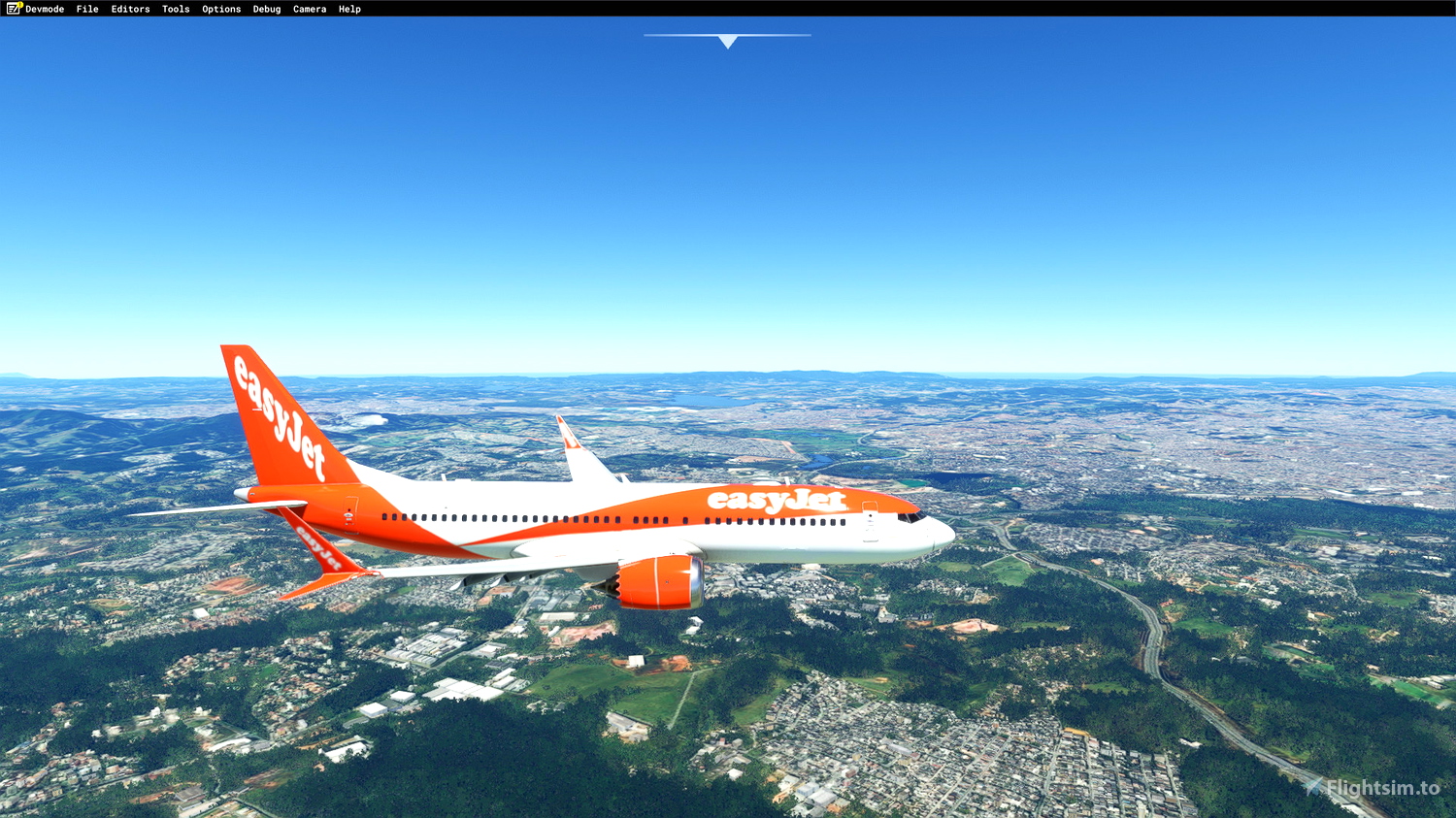Viewport: 1456px width, 818px height.
Task: Click the Flightsim.to logo icon
Action: tap(1312, 785)
